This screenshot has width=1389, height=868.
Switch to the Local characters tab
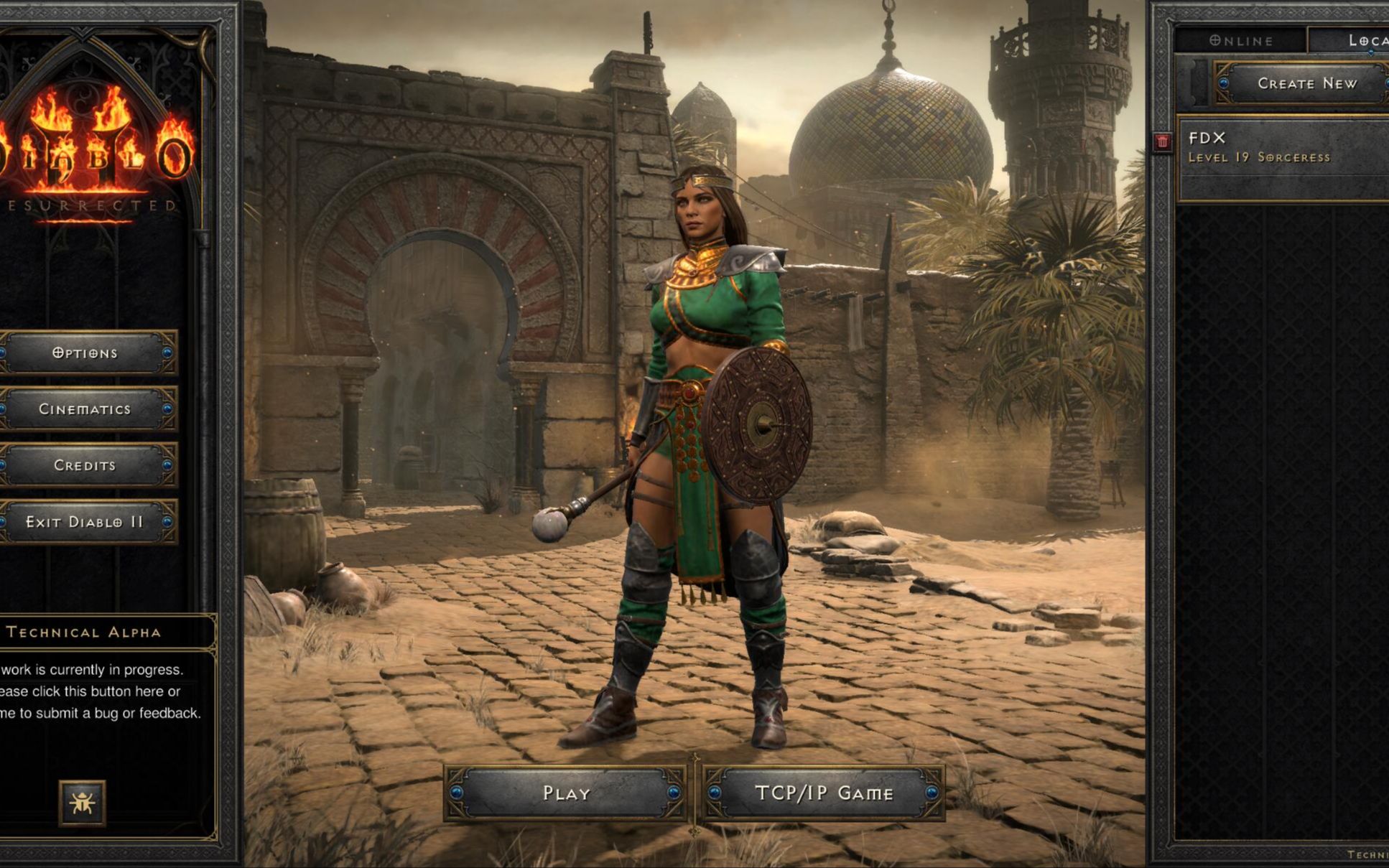point(1361,41)
